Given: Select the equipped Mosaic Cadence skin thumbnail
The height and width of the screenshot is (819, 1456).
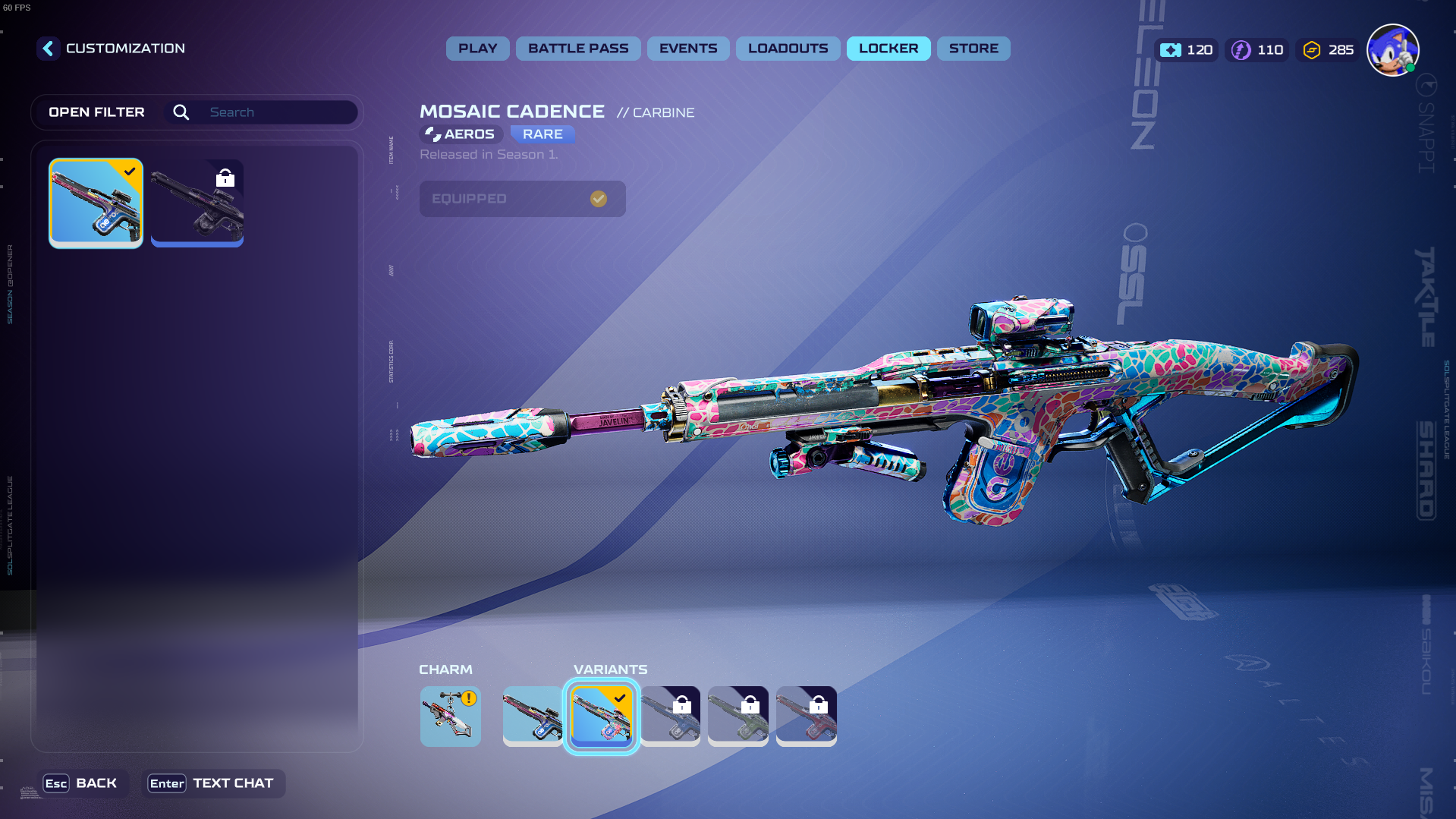Looking at the screenshot, I should [96, 203].
